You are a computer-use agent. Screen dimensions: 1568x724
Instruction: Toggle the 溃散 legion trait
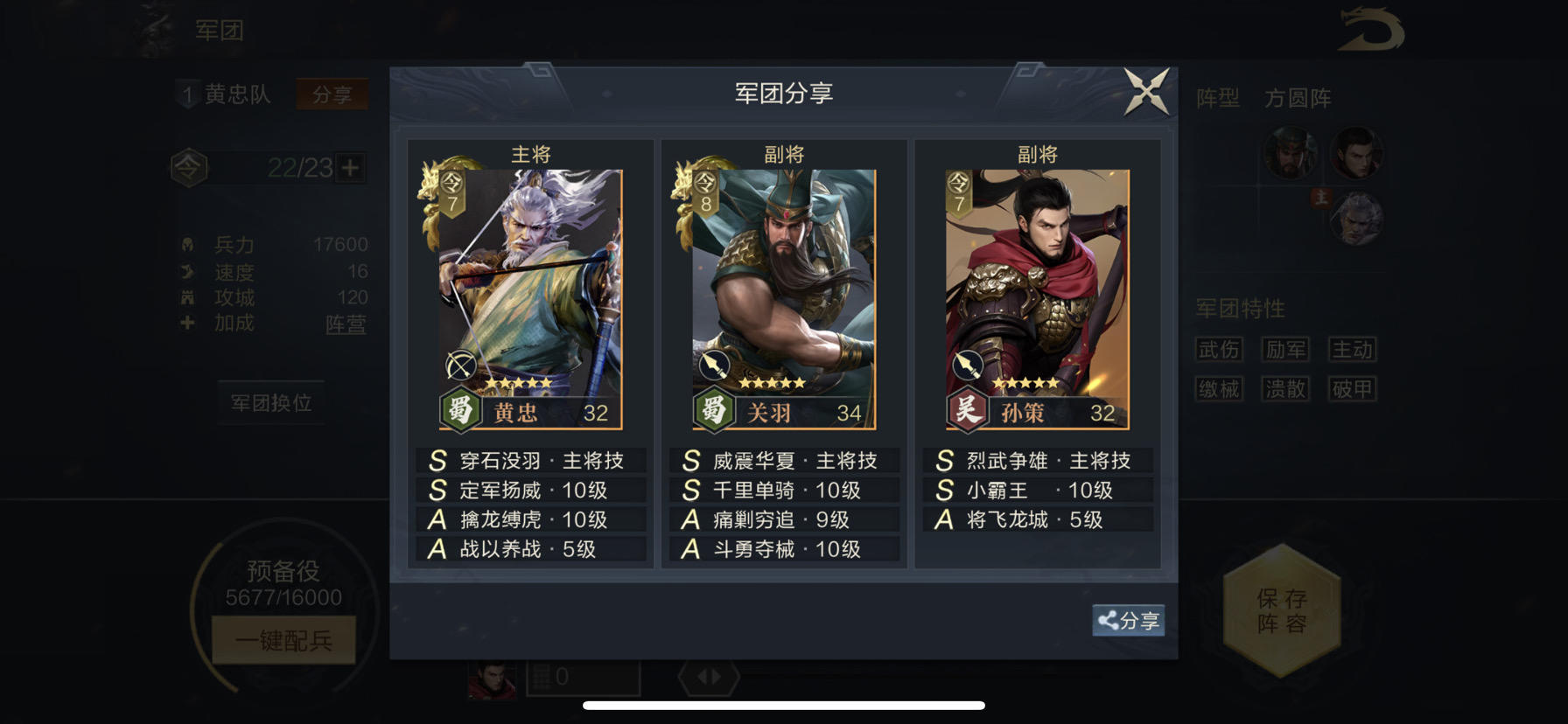click(1285, 389)
